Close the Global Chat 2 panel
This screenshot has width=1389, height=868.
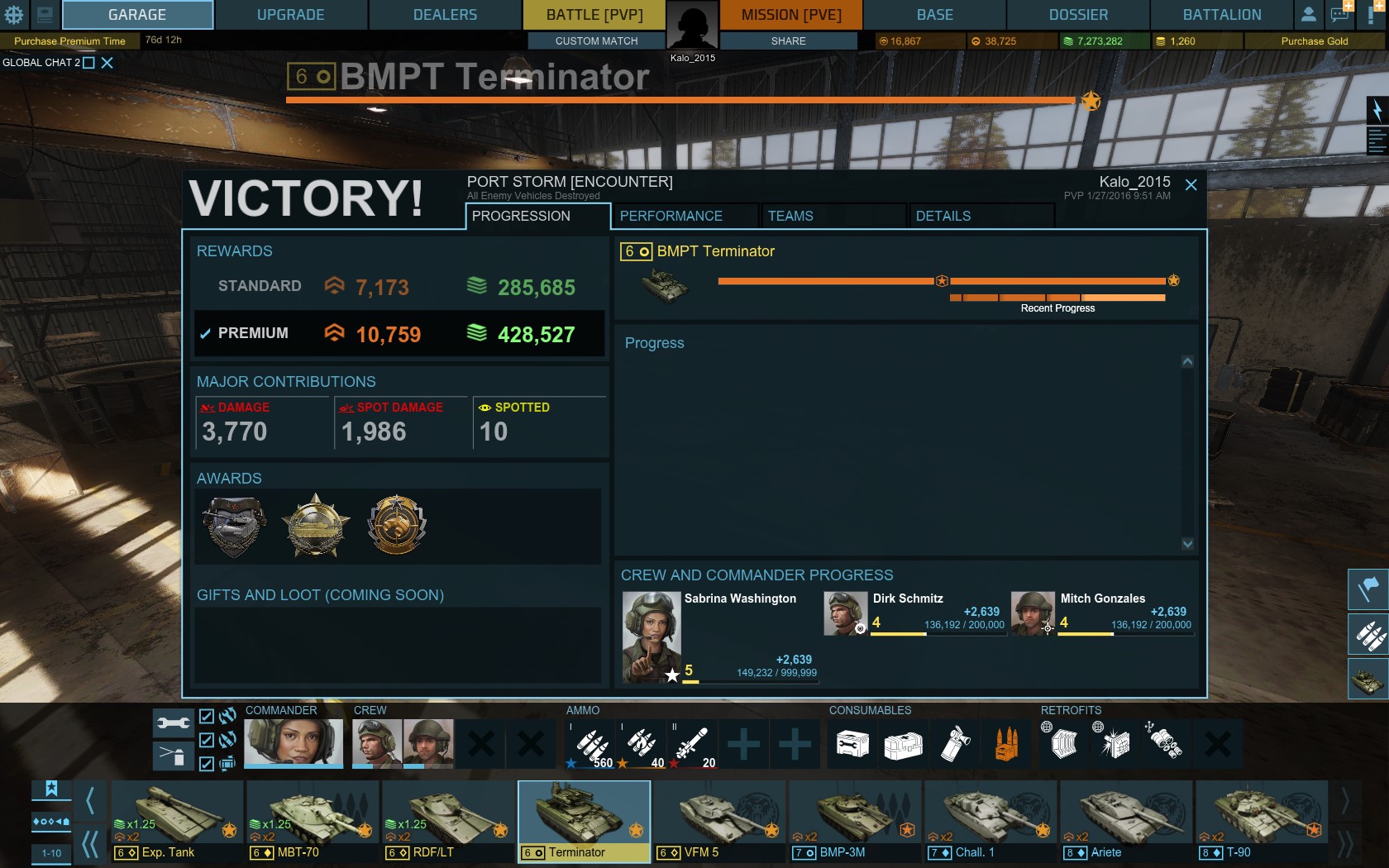(107, 63)
